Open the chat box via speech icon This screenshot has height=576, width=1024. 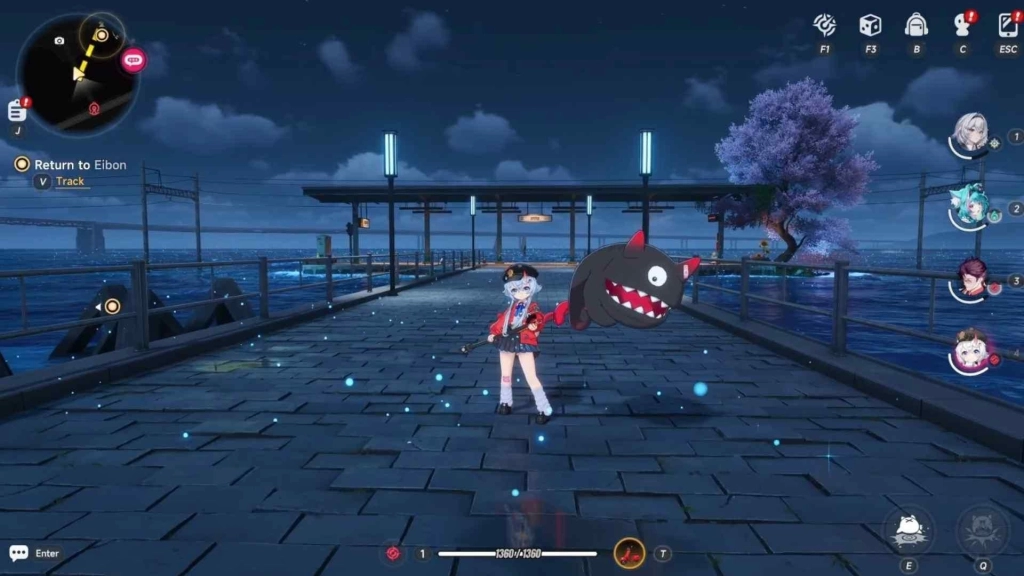click(x=19, y=553)
